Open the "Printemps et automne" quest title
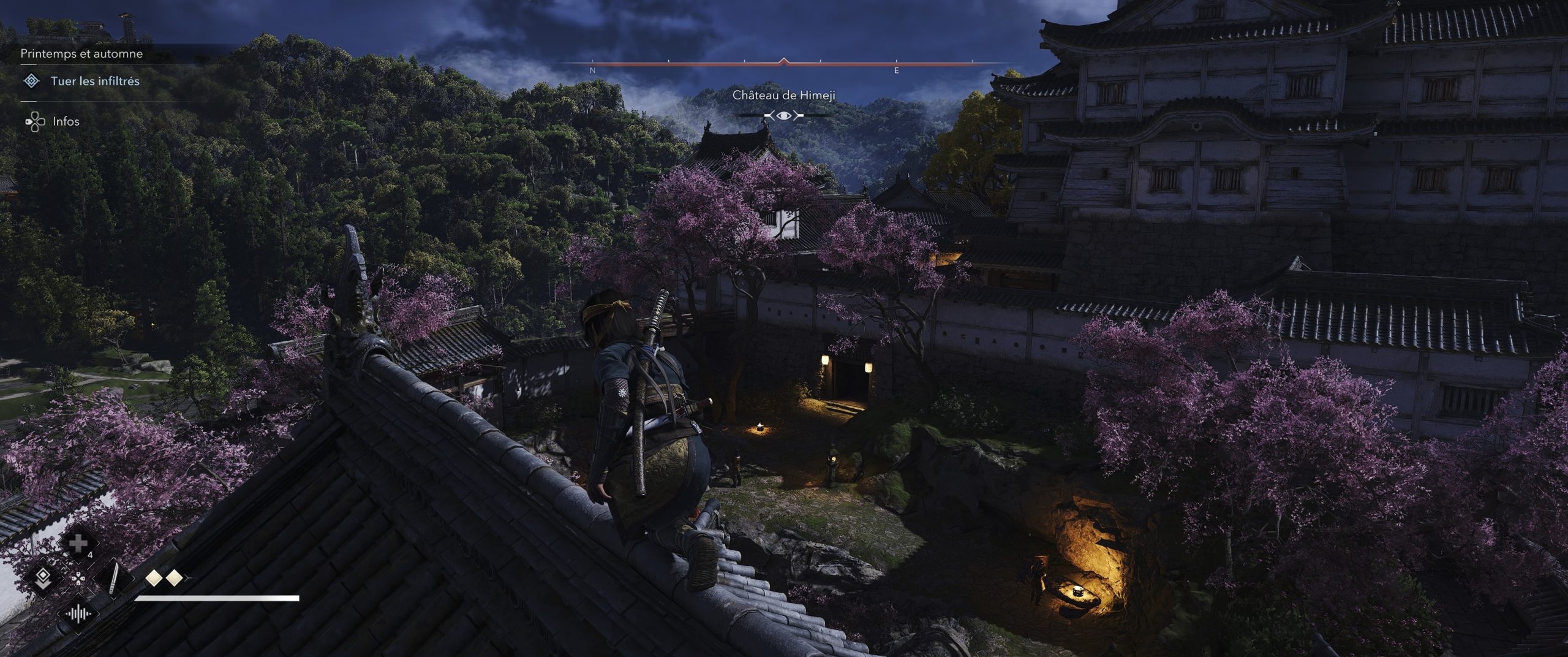Image resolution: width=1568 pixels, height=657 pixels. [81, 54]
